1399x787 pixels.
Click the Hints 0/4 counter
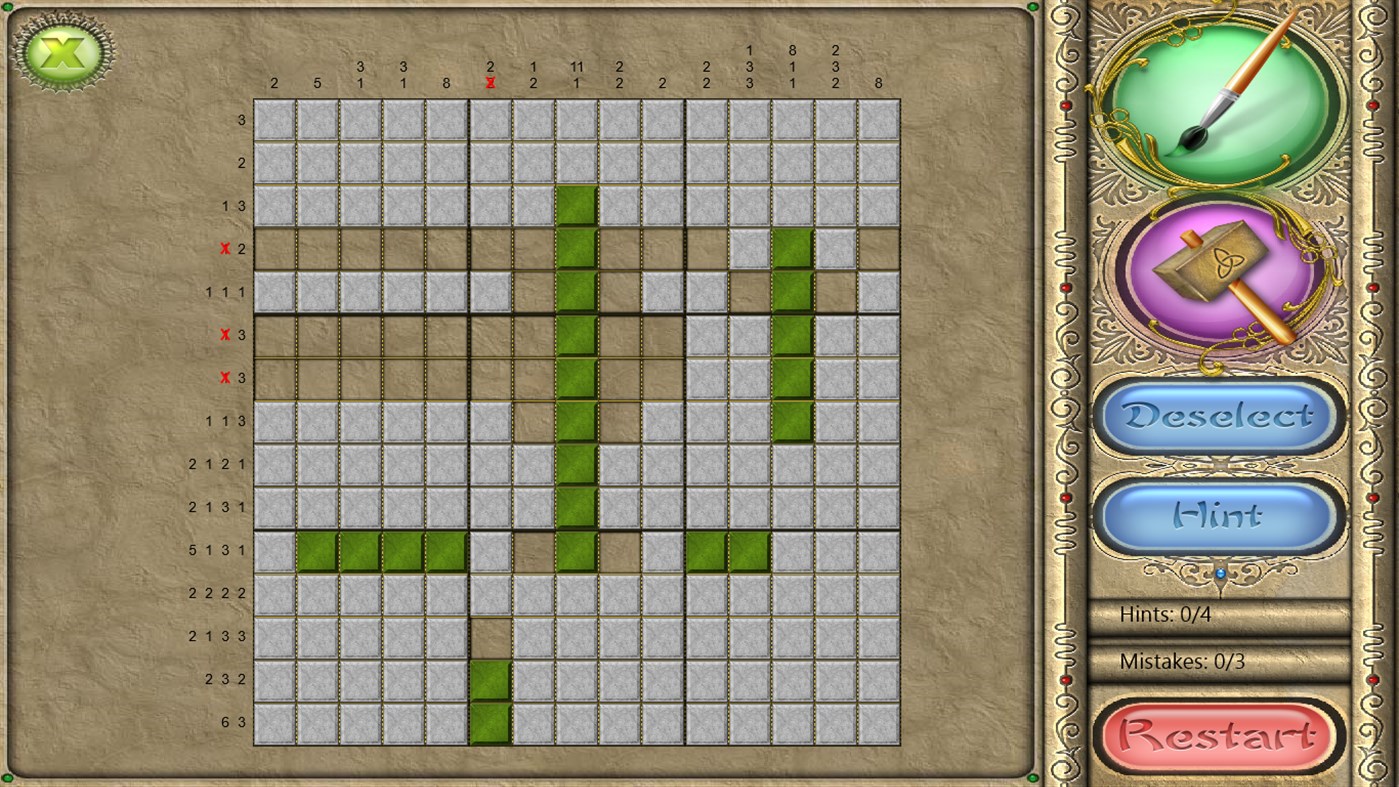tap(1165, 615)
